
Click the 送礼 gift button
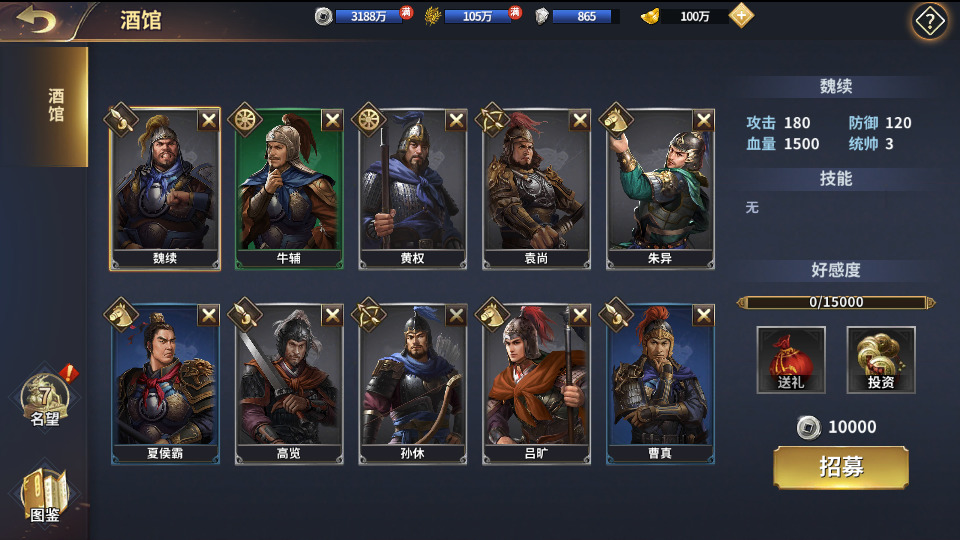click(791, 360)
